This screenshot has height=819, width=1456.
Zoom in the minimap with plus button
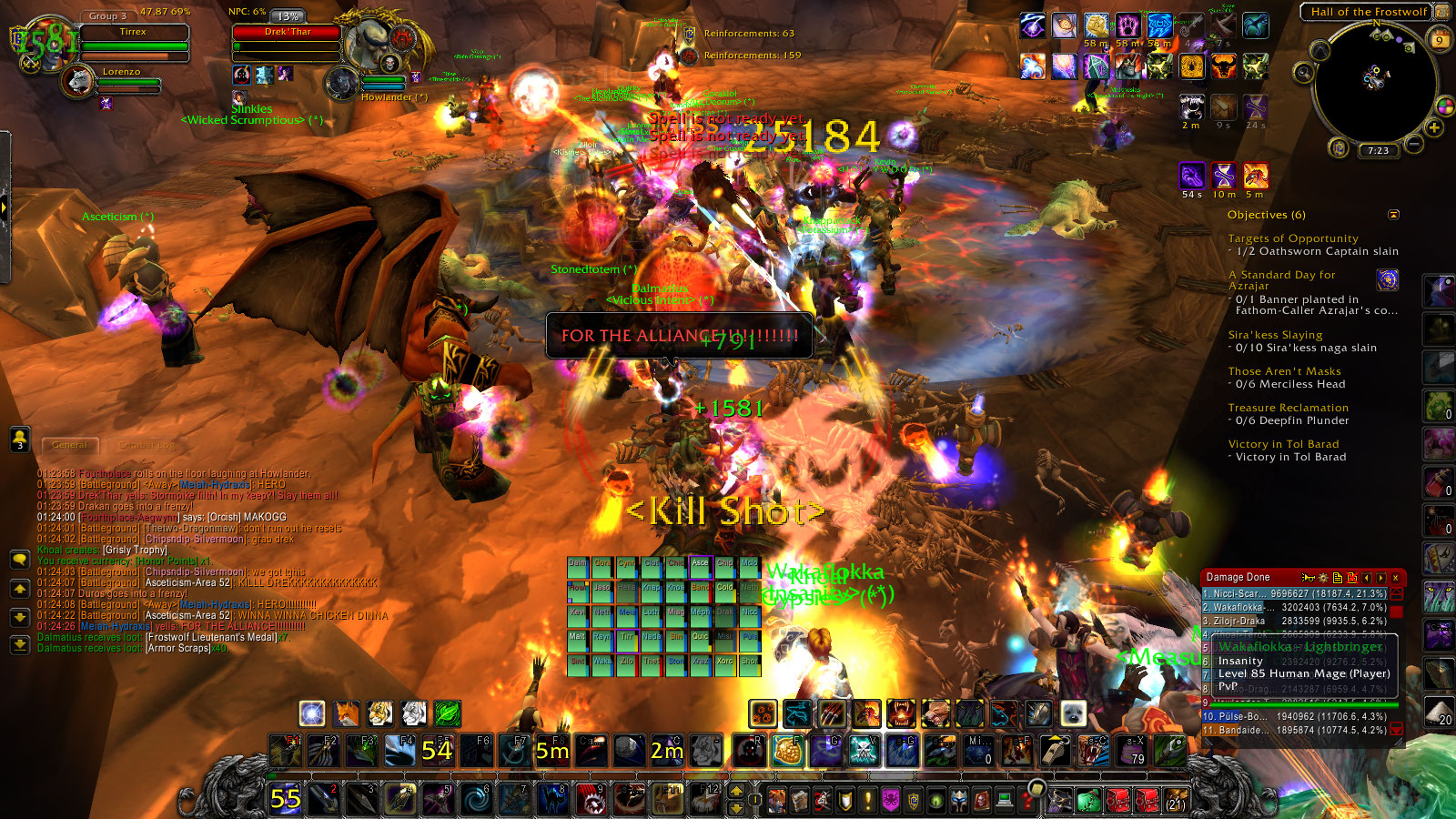(x=1434, y=128)
